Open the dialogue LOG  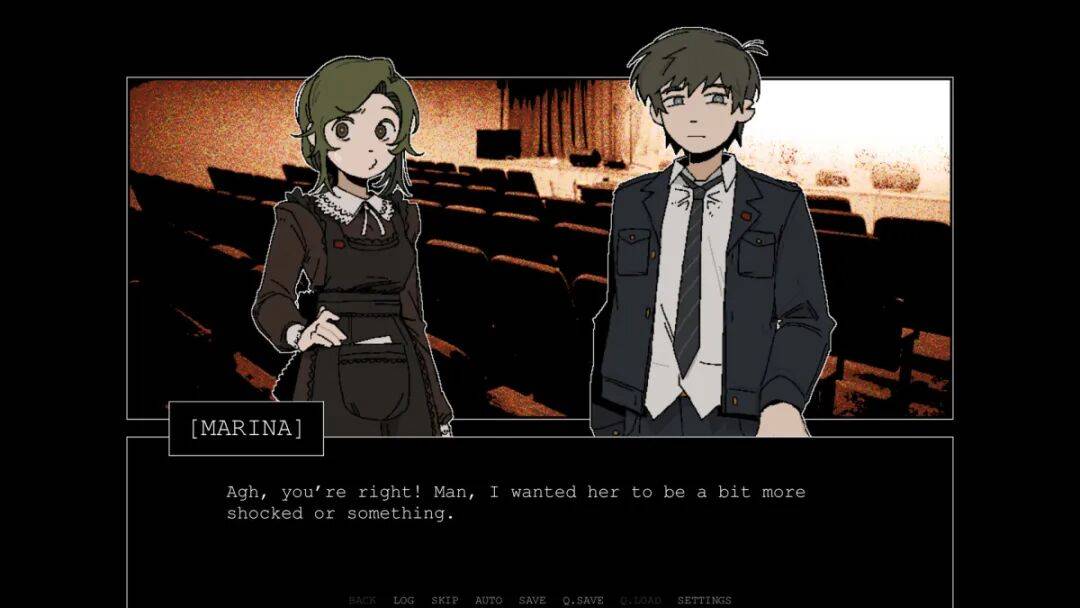[404, 600]
